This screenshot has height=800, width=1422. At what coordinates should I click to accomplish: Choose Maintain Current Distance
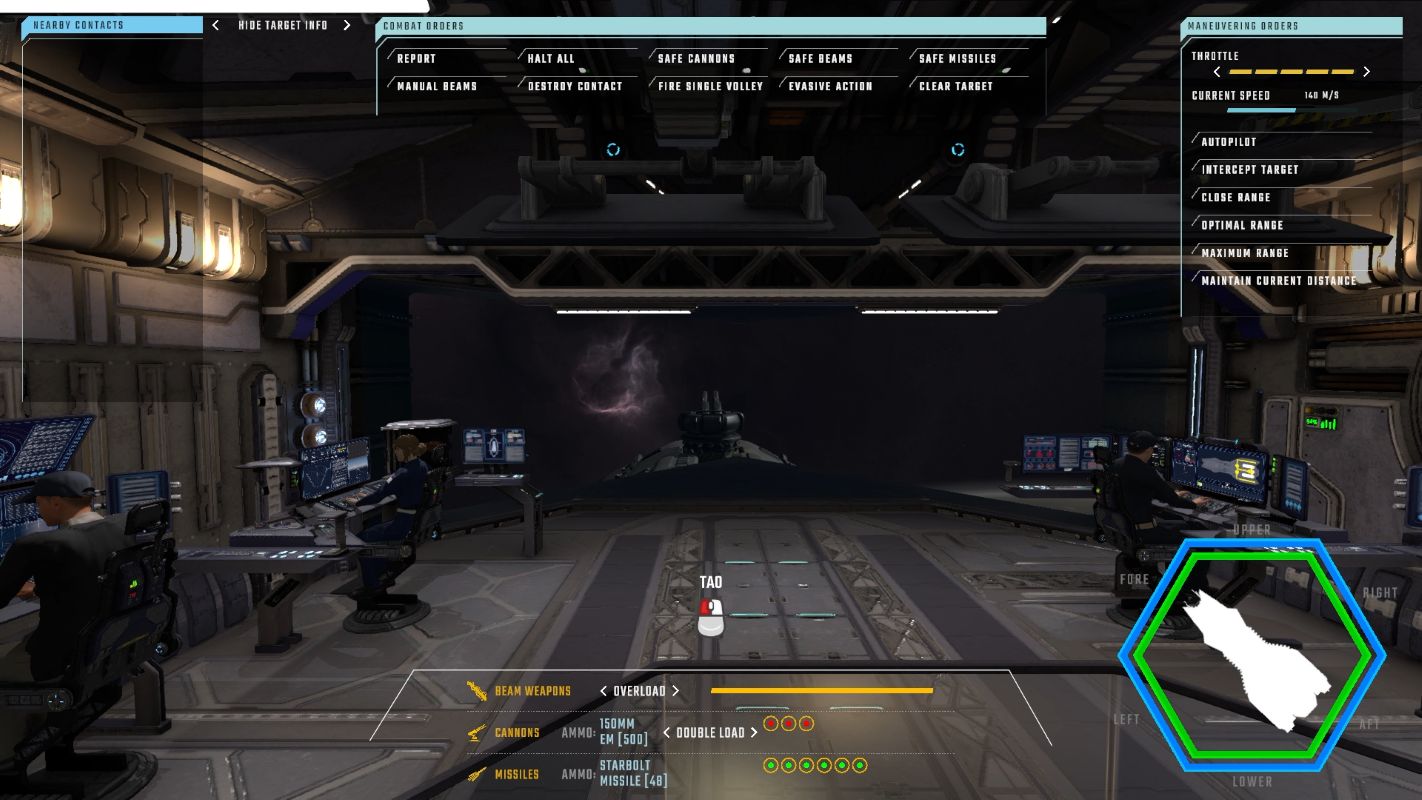[x=1279, y=281]
